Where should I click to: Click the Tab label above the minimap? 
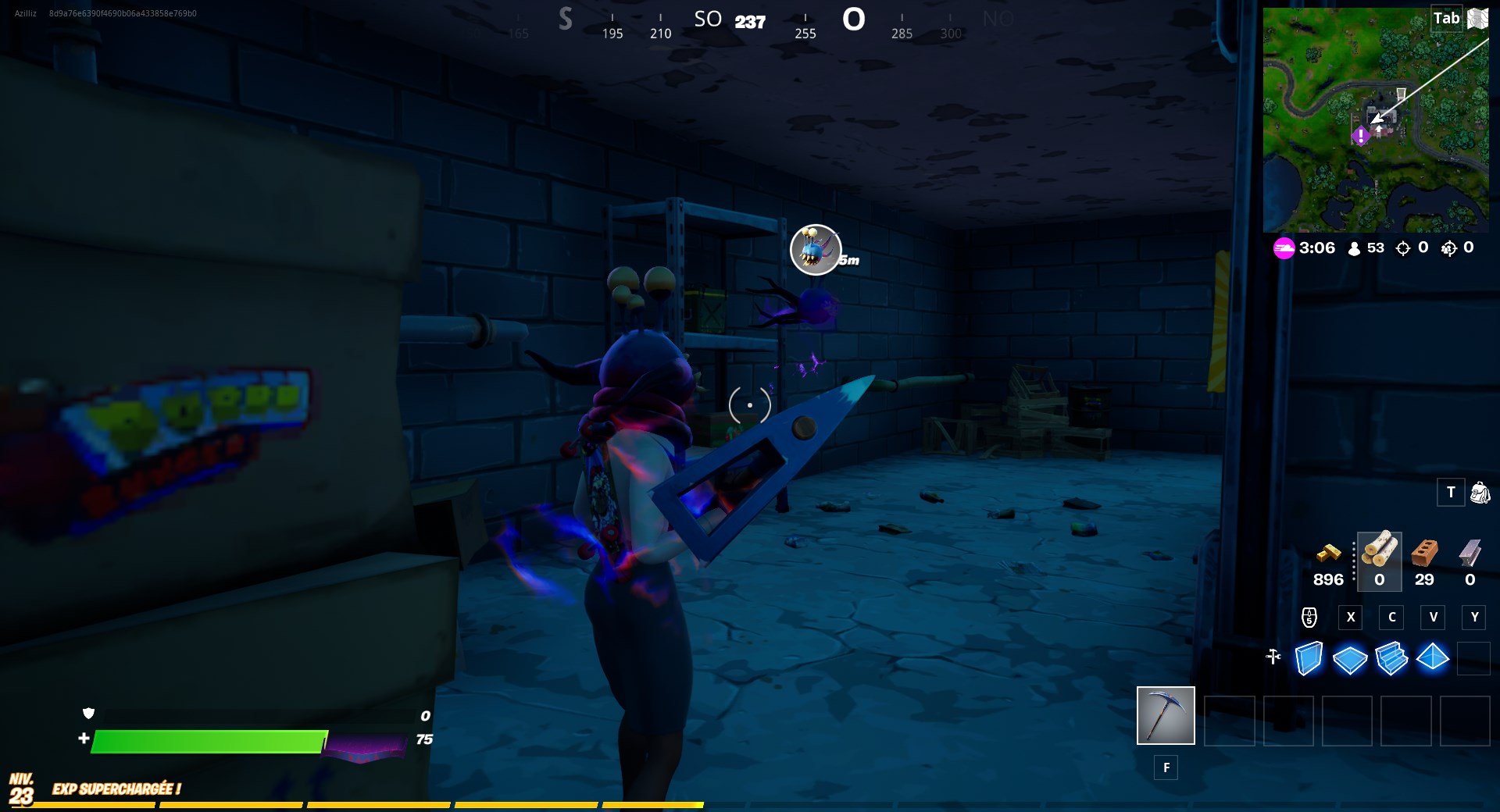pos(1448,18)
